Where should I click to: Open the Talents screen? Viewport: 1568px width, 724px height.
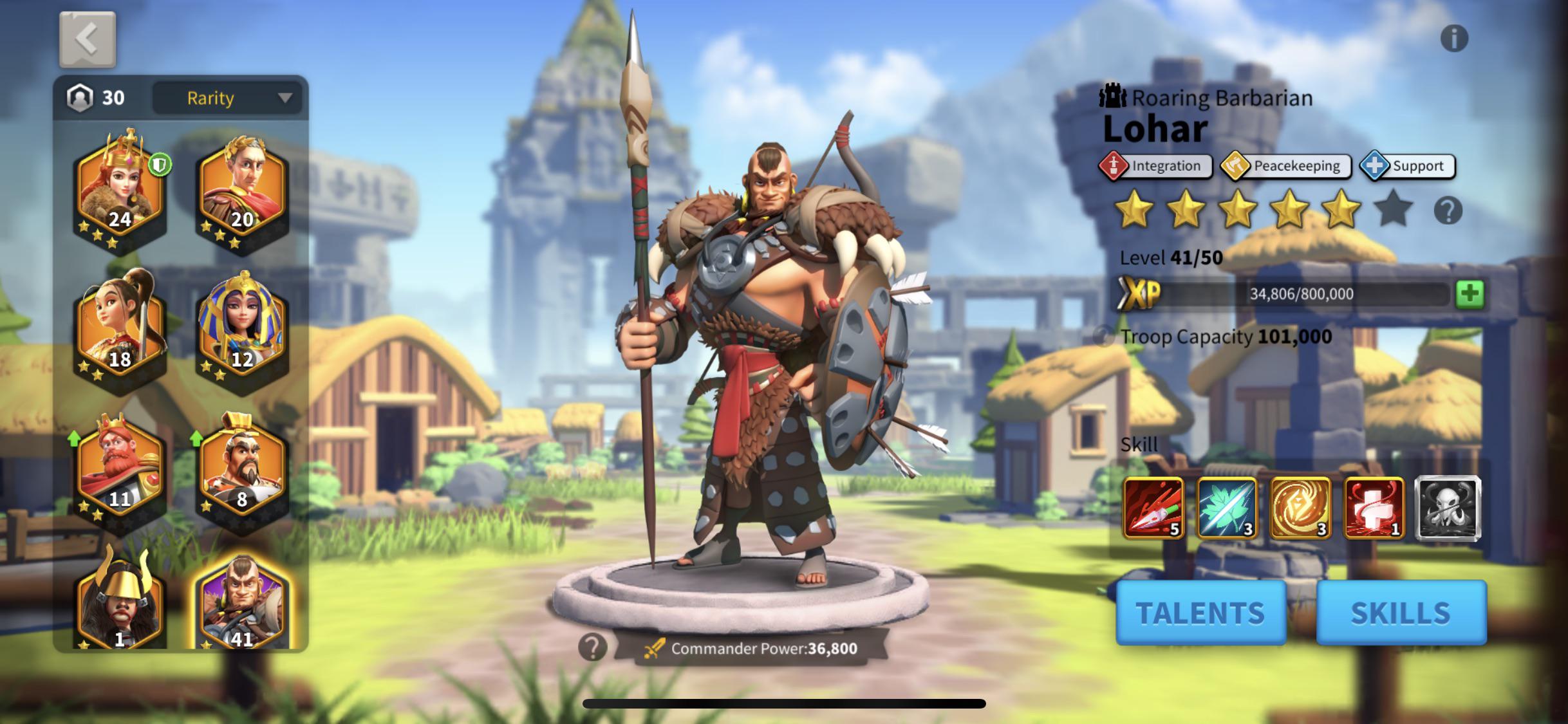pos(1200,612)
